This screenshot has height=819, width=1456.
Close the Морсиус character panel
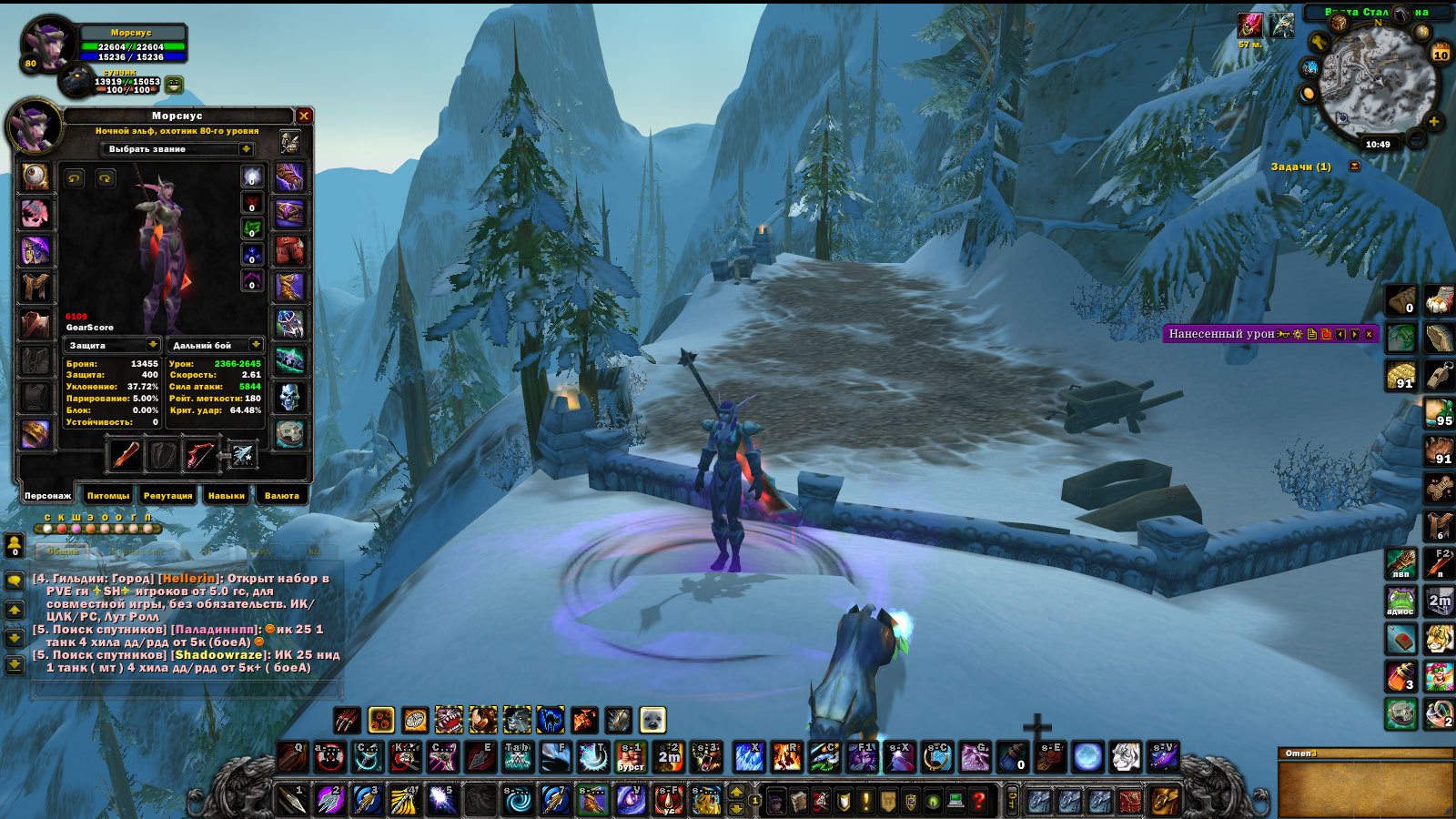tap(304, 116)
